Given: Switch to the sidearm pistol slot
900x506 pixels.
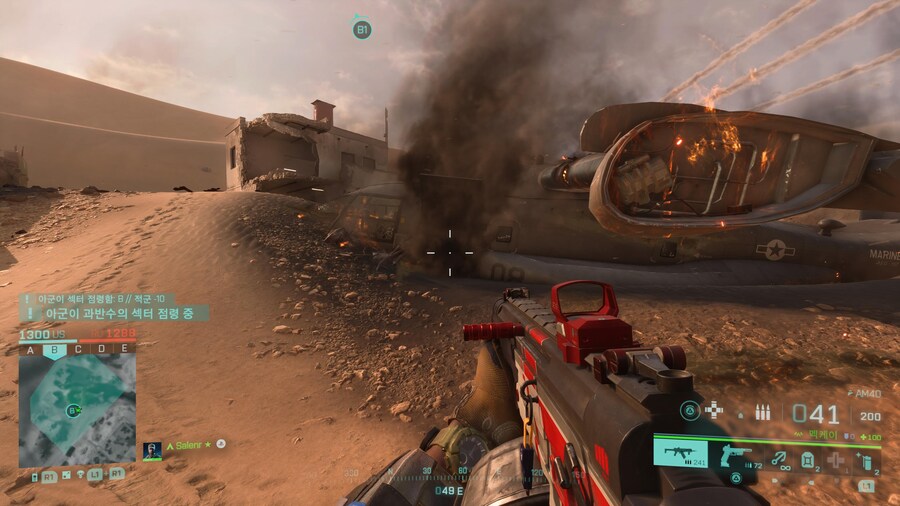Looking at the screenshot, I should (736, 455).
